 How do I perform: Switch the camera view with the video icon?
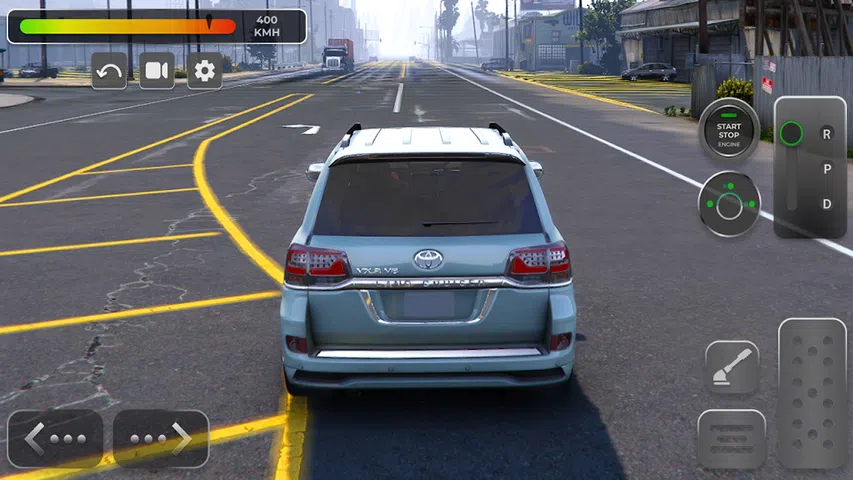157,71
